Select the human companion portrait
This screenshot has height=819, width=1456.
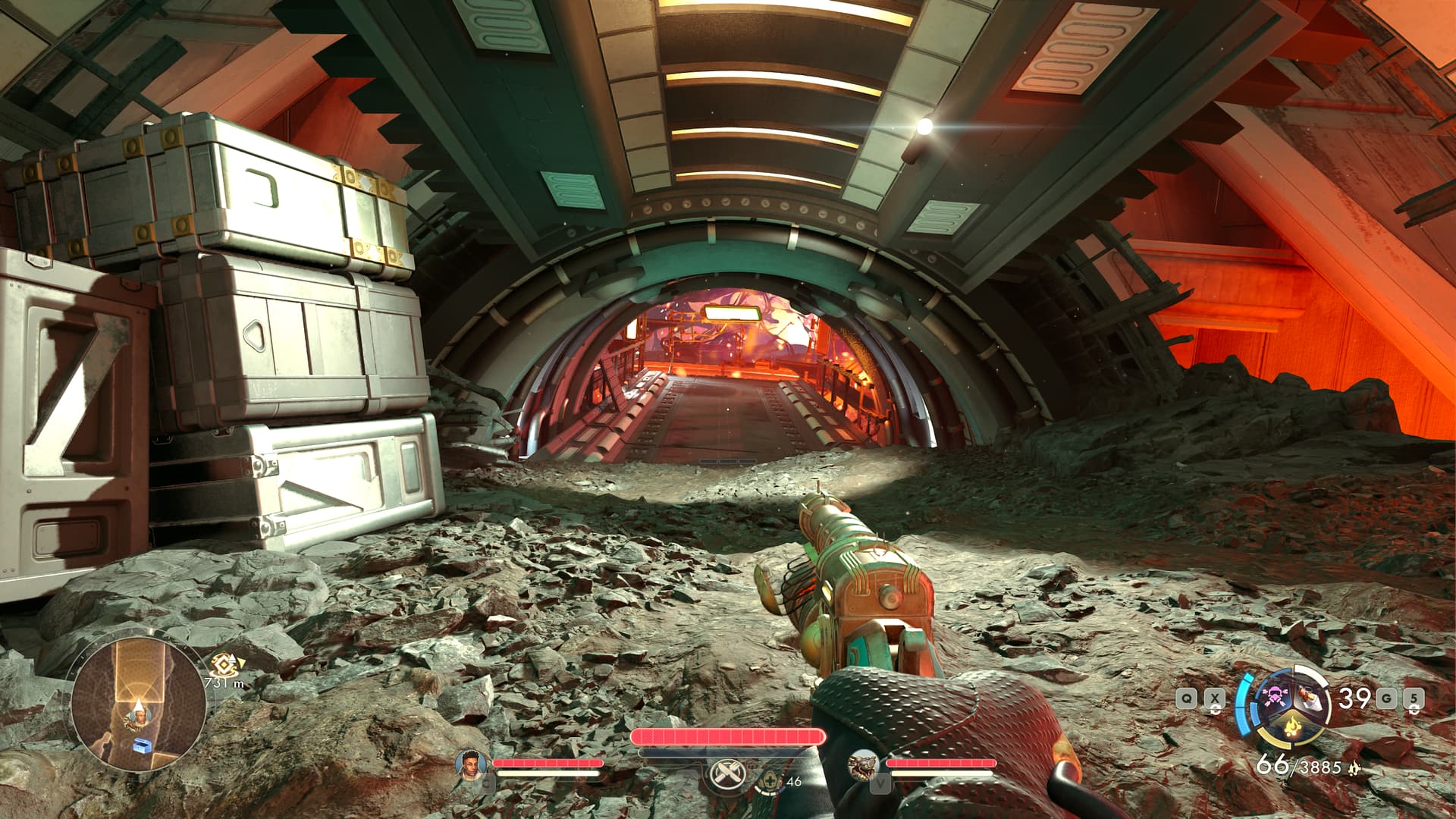pyautogui.click(x=471, y=762)
